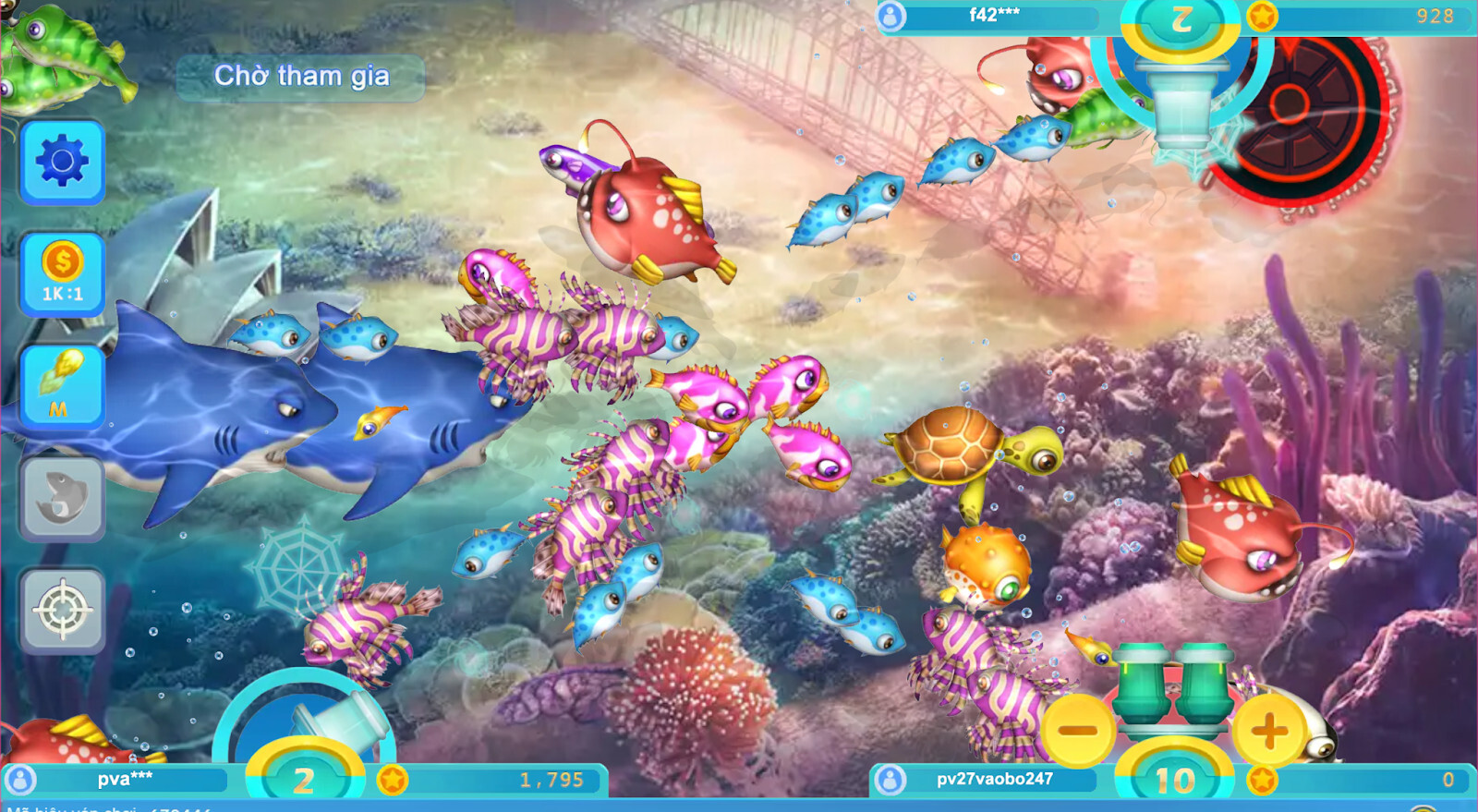Increase cannon bet with the plus button
1478x812 pixels.
[x=1269, y=731]
